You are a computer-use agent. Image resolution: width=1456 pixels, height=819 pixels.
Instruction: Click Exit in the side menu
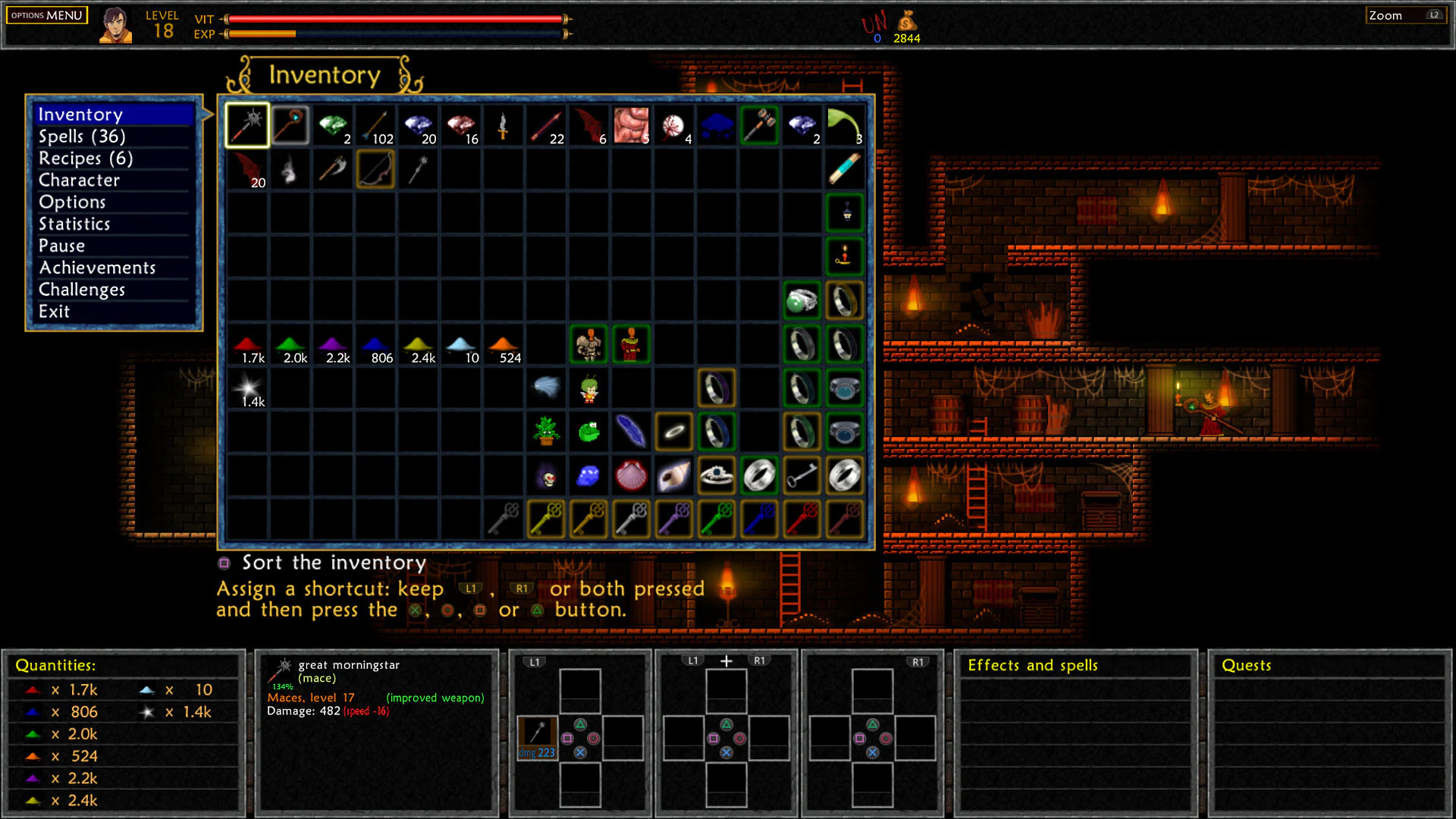click(54, 311)
